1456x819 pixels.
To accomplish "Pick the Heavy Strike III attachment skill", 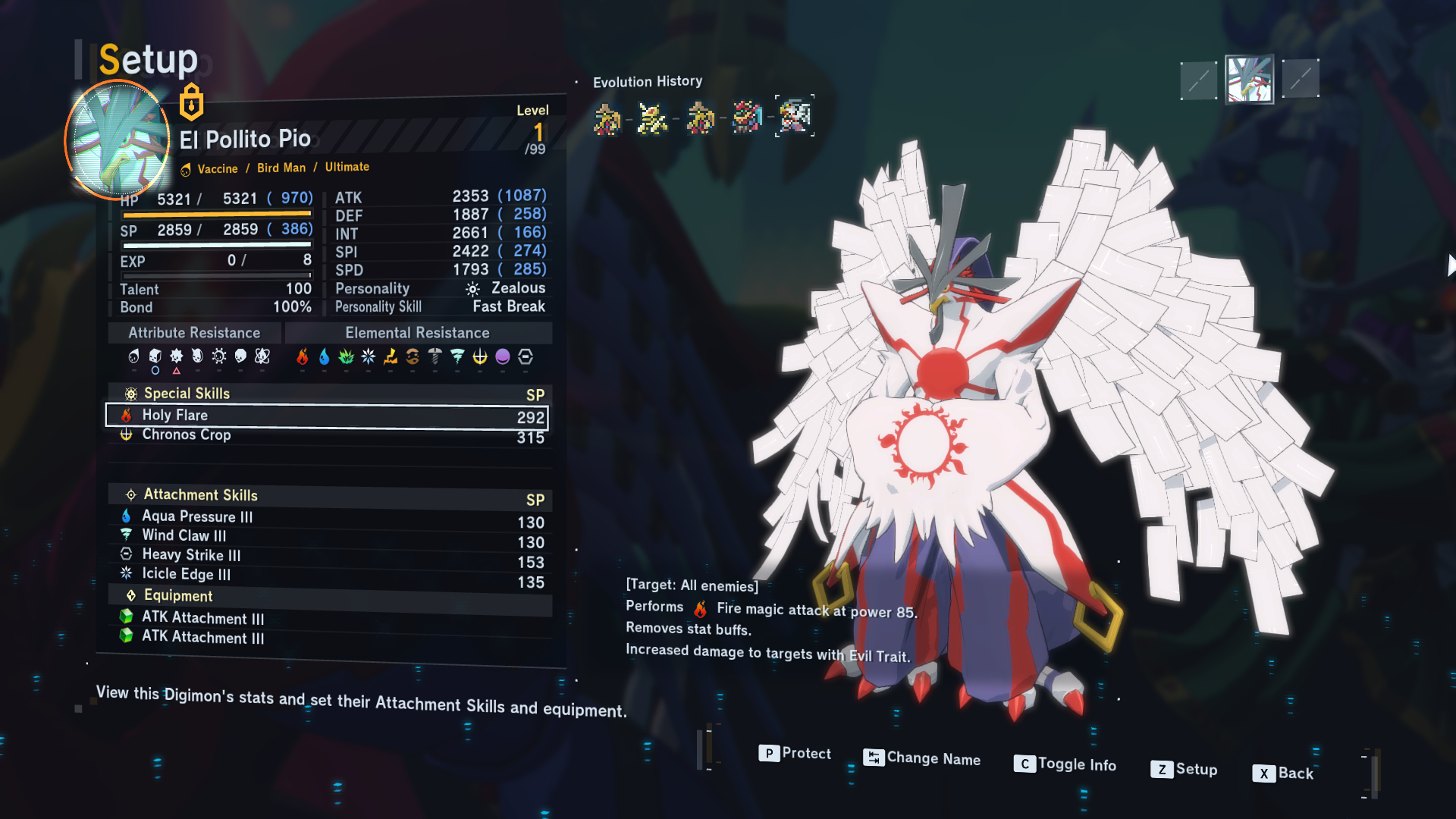I will tap(326, 556).
